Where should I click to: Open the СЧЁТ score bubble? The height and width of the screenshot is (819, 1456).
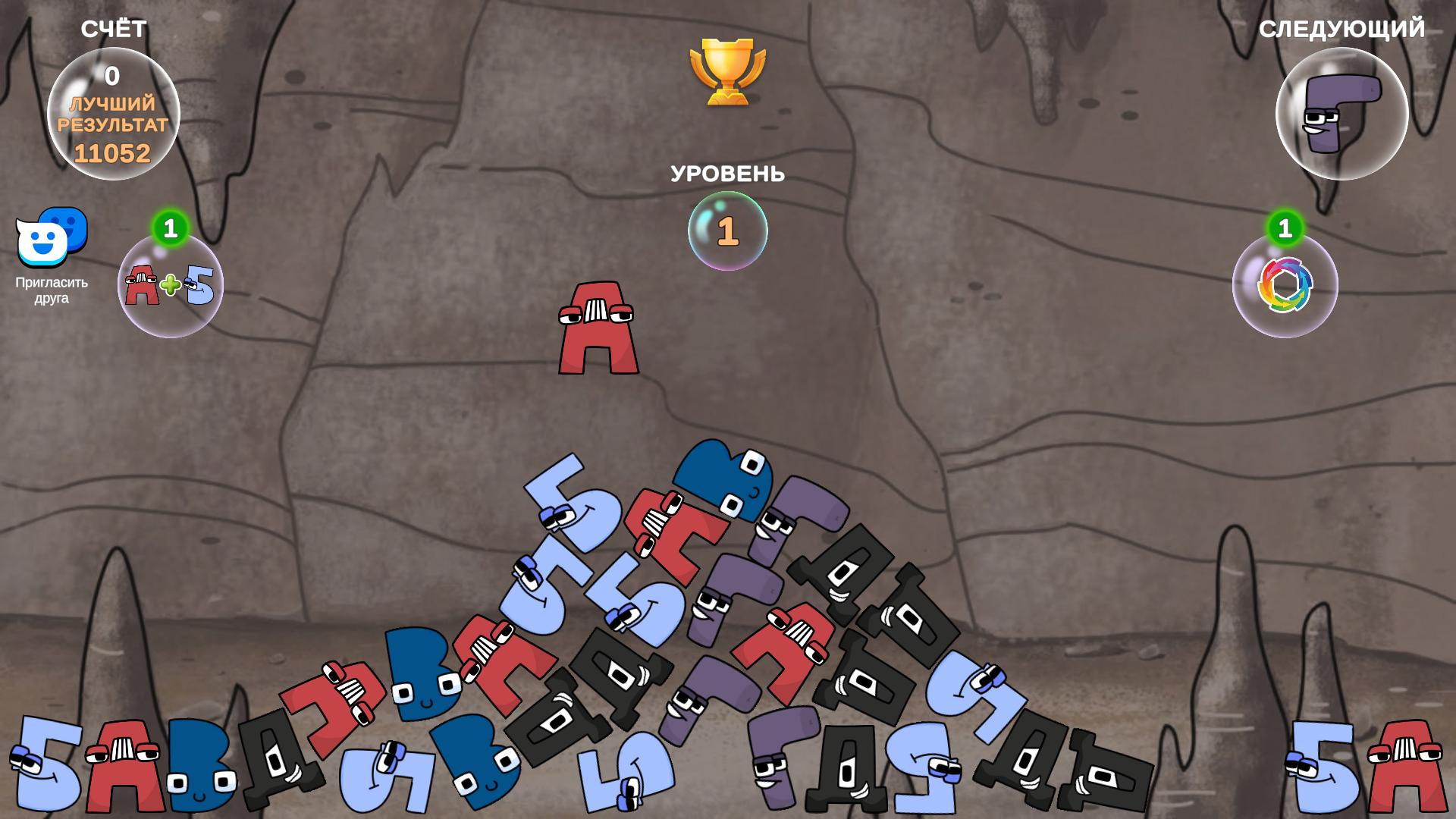click(x=114, y=114)
